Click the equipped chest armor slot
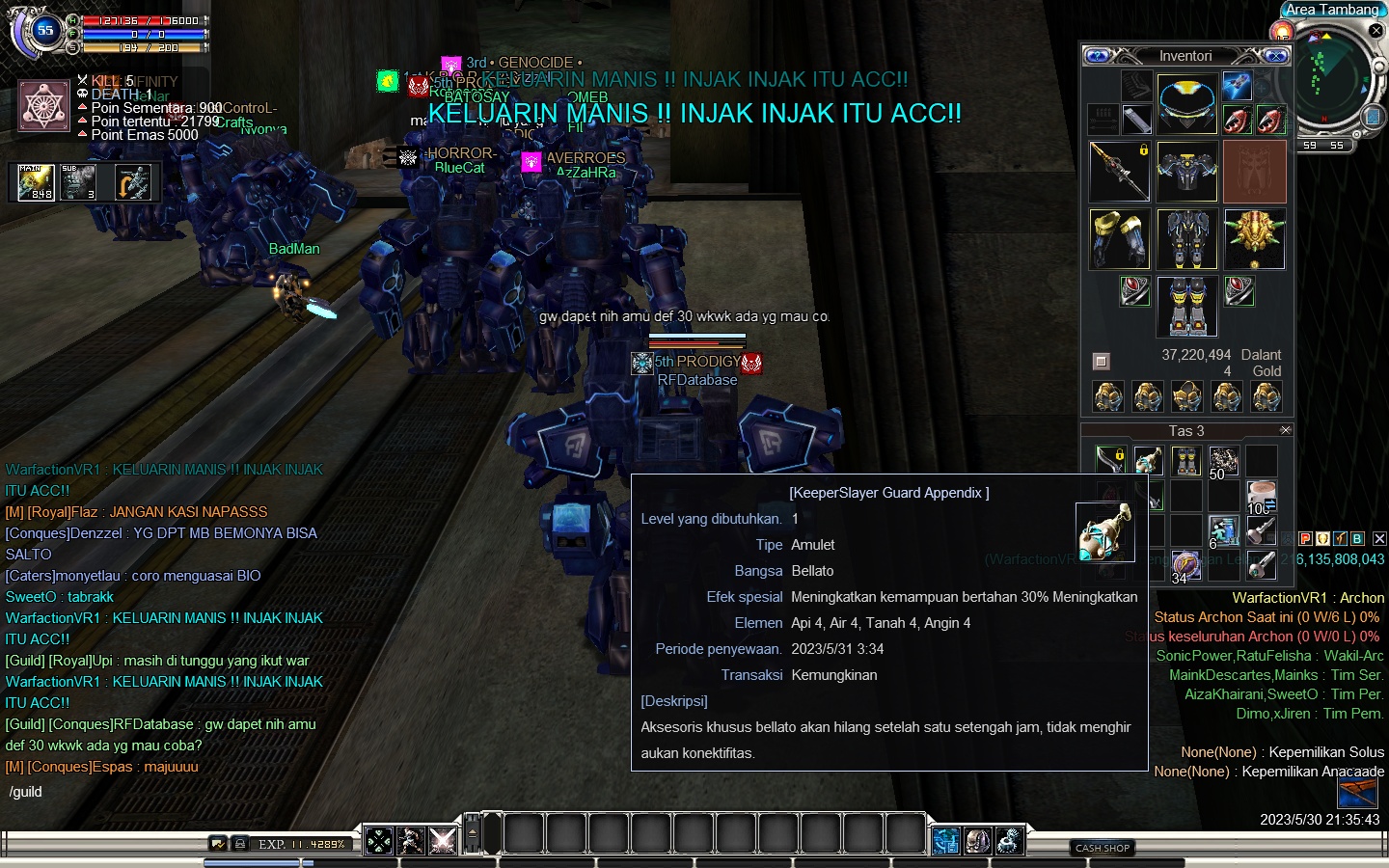The image size is (1389, 868). point(1186,172)
